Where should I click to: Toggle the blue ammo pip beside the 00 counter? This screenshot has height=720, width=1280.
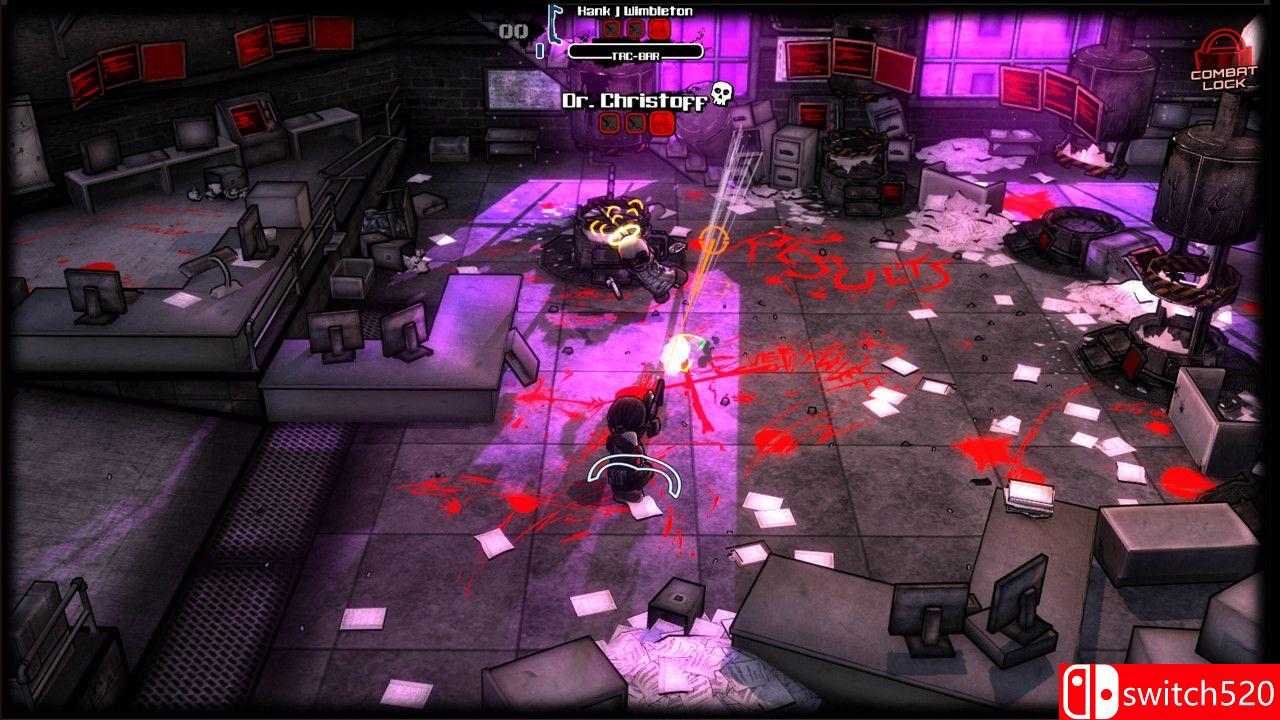540,49
